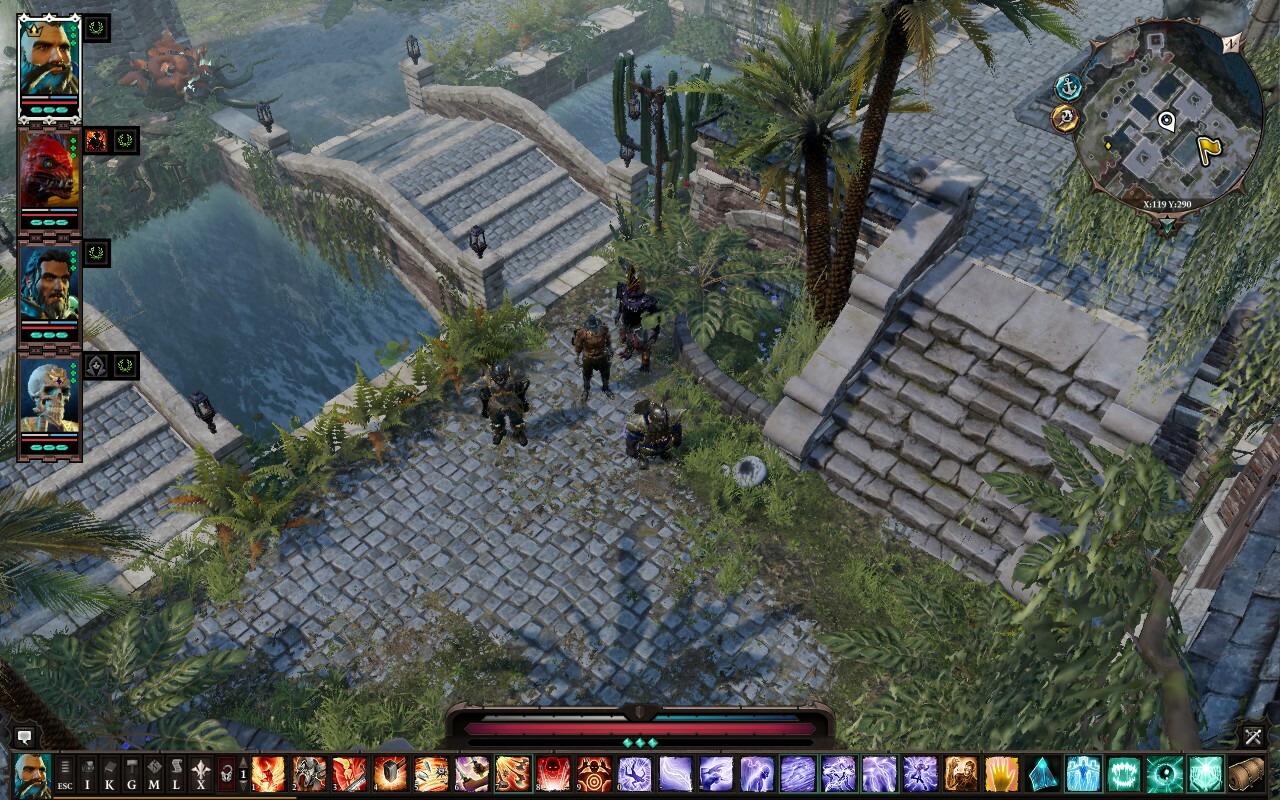
Task: Activate the red target circle skill
Action: tap(594, 775)
